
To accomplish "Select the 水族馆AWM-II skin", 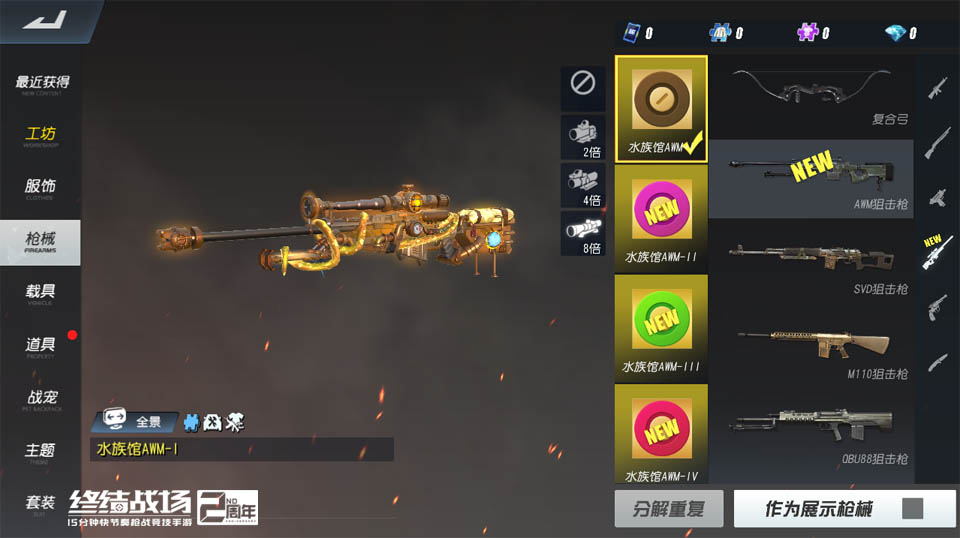I will tap(661, 219).
